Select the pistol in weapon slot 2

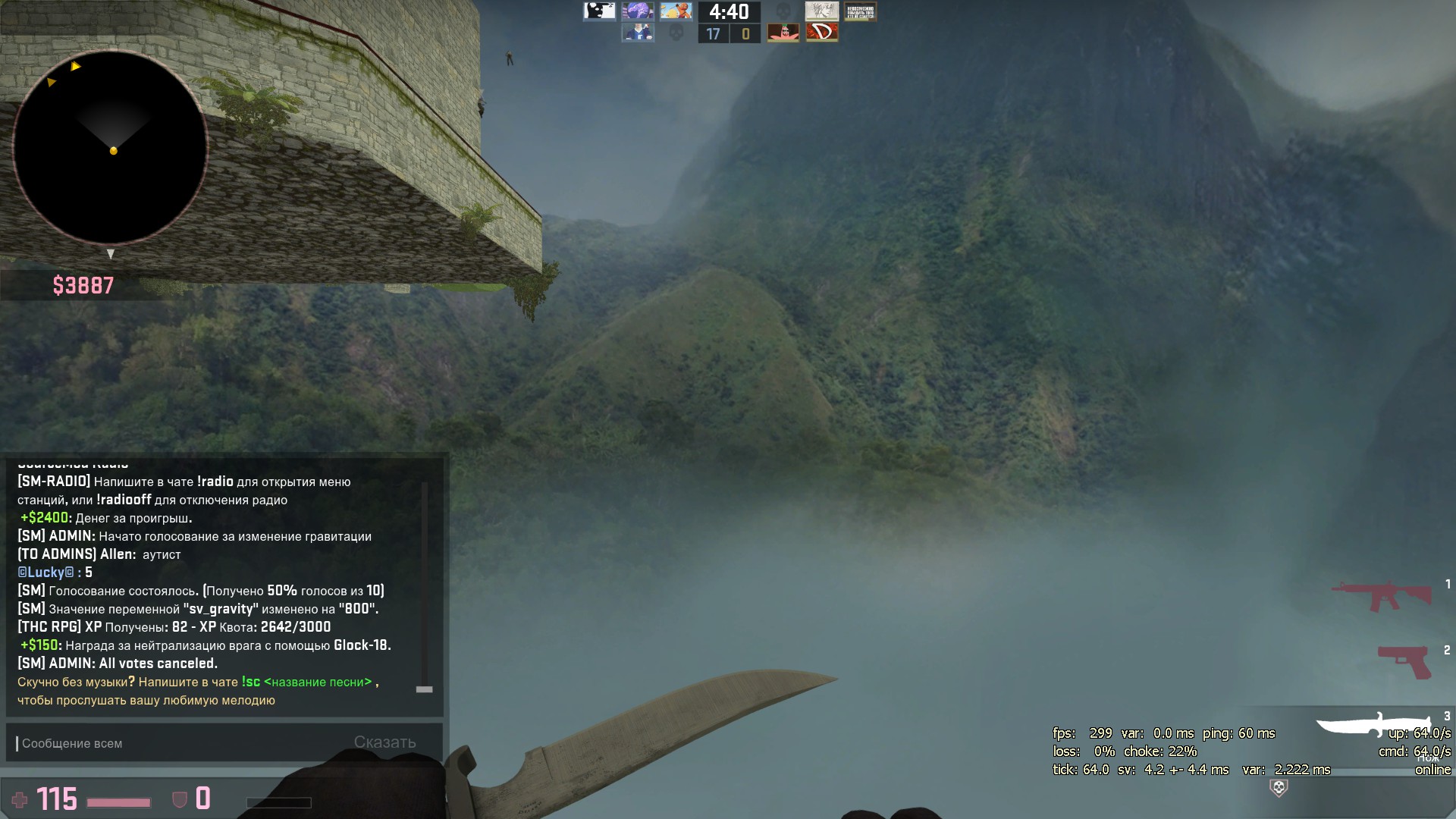coord(1404,661)
